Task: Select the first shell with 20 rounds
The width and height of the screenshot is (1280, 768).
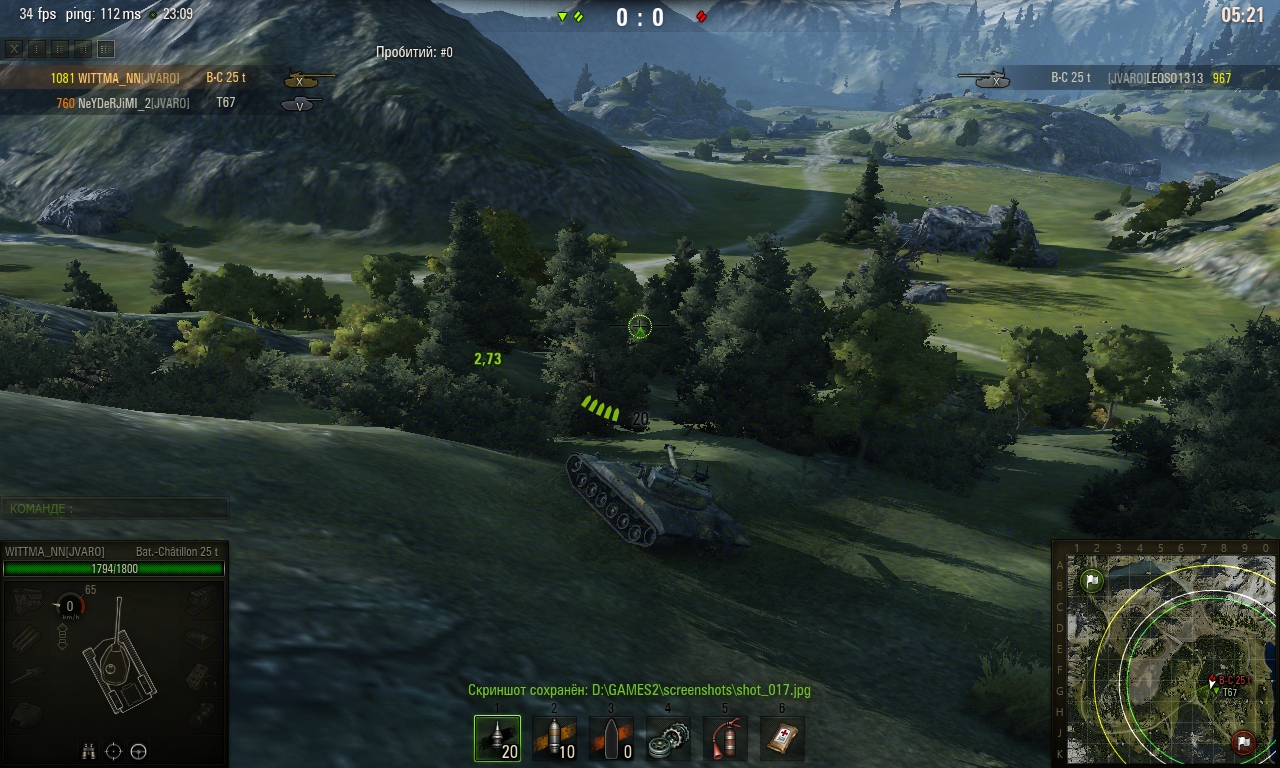Action: 497,739
